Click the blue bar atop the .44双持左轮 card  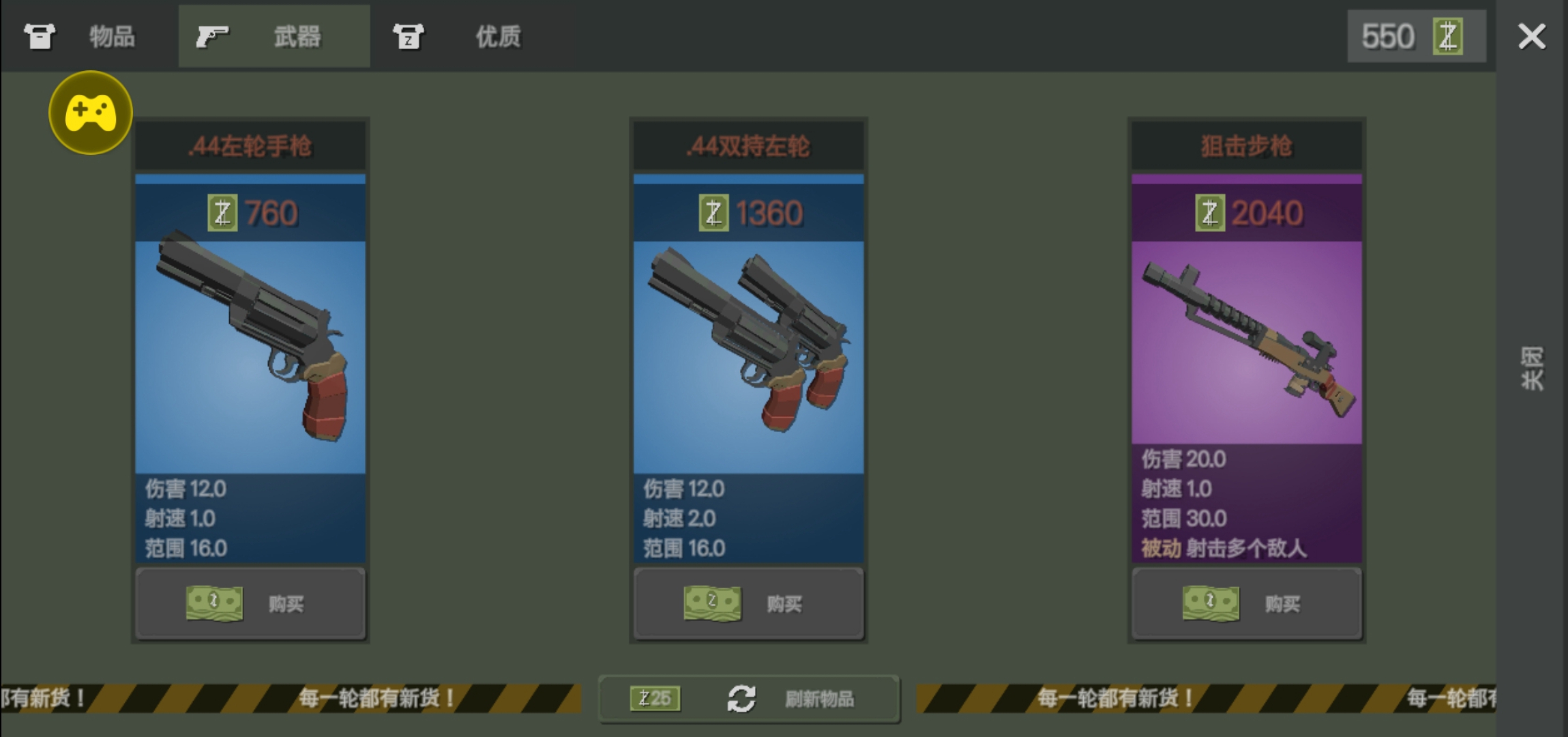point(748,179)
